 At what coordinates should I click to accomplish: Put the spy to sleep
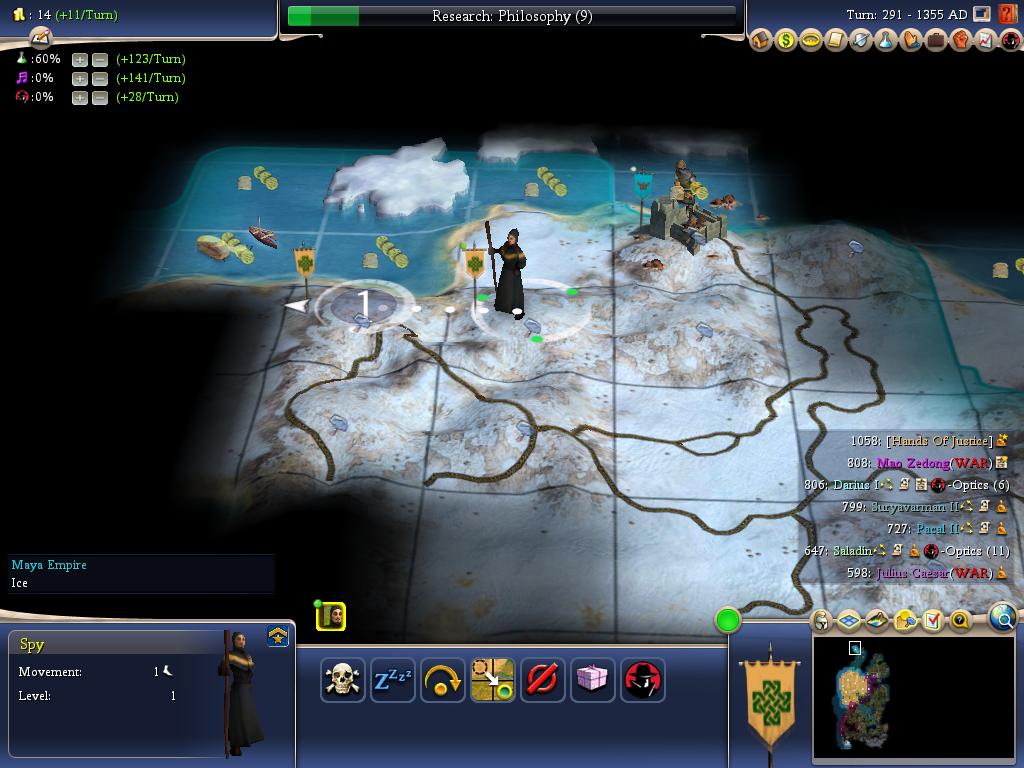(x=392, y=681)
